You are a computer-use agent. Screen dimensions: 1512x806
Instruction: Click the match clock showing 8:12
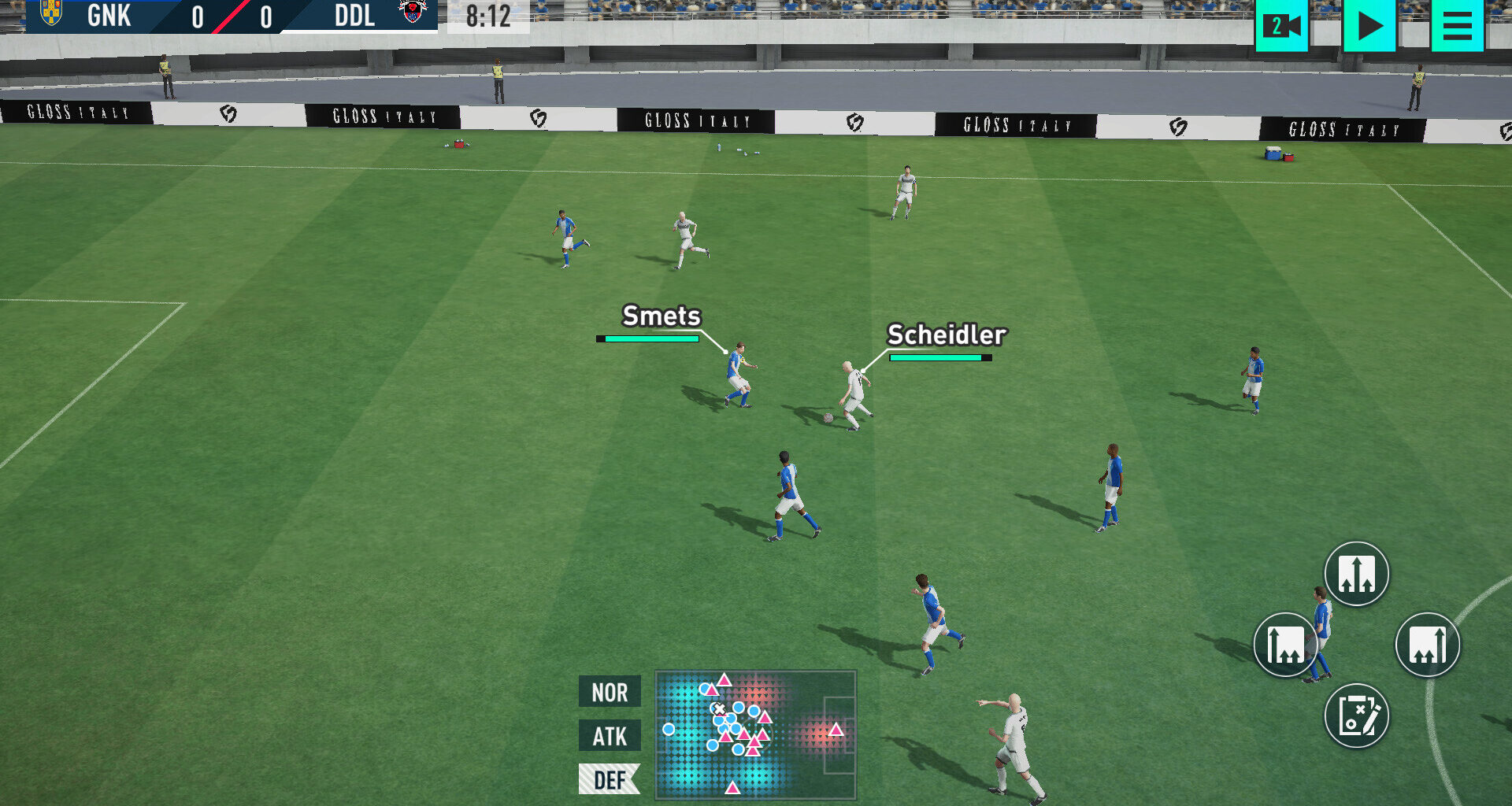(488, 16)
